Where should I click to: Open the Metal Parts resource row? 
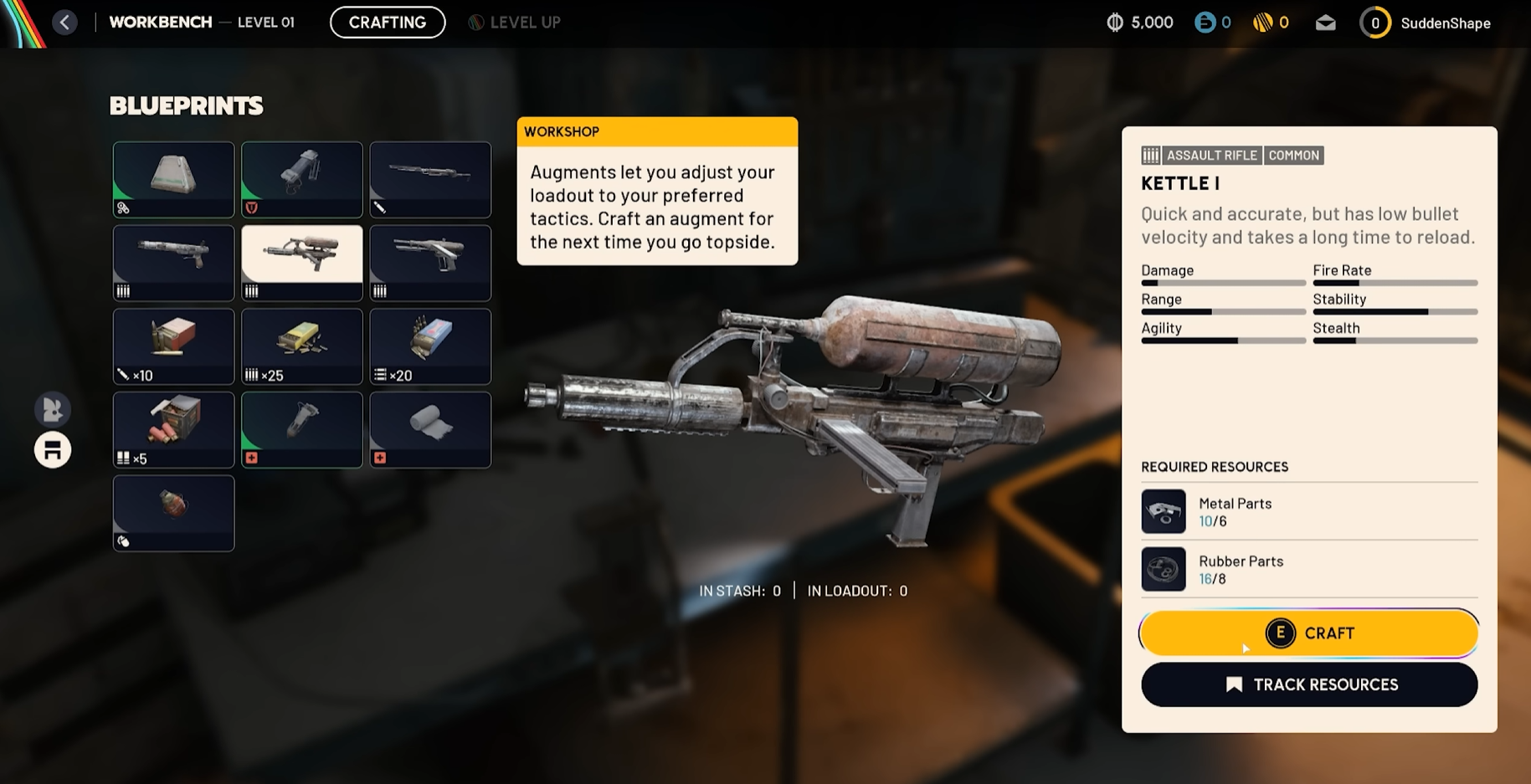[1308, 511]
